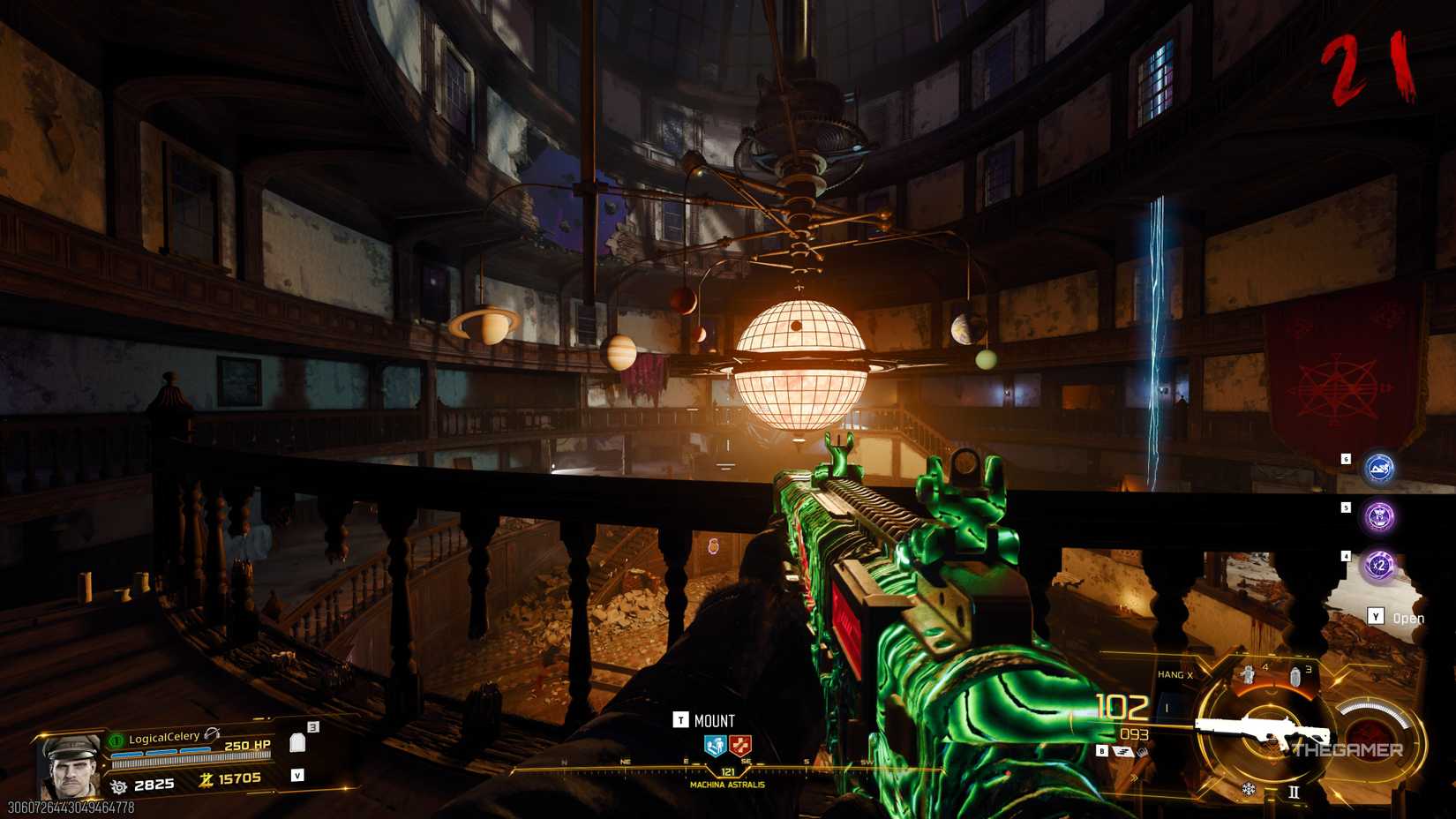Viewport: 1456px width, 819px height.
Task: Click the monkey bomb lethal equipment icon
Action: click(1249, 673)
